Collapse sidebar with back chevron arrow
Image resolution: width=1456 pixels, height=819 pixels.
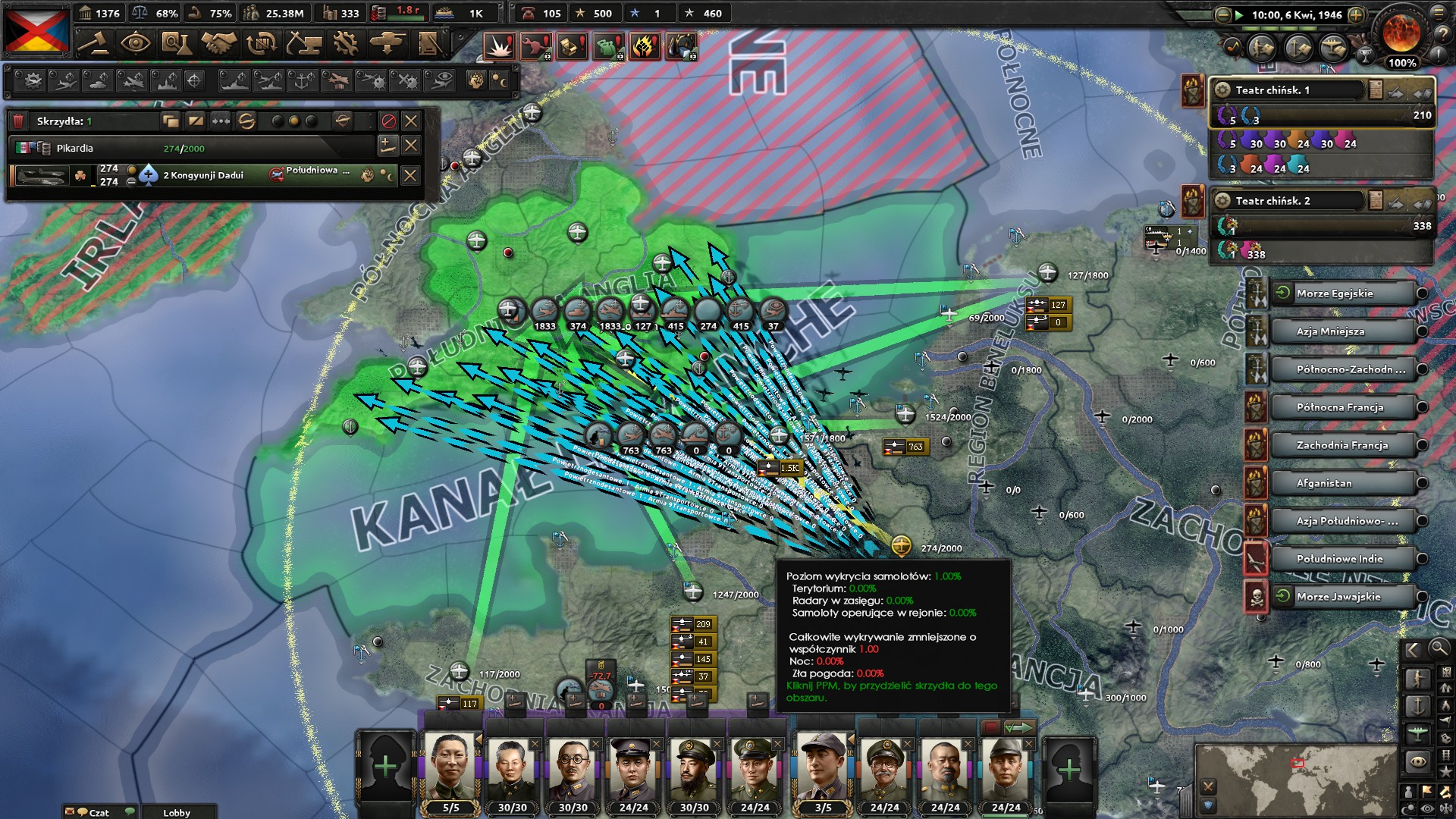click(x=1412, y=650)
